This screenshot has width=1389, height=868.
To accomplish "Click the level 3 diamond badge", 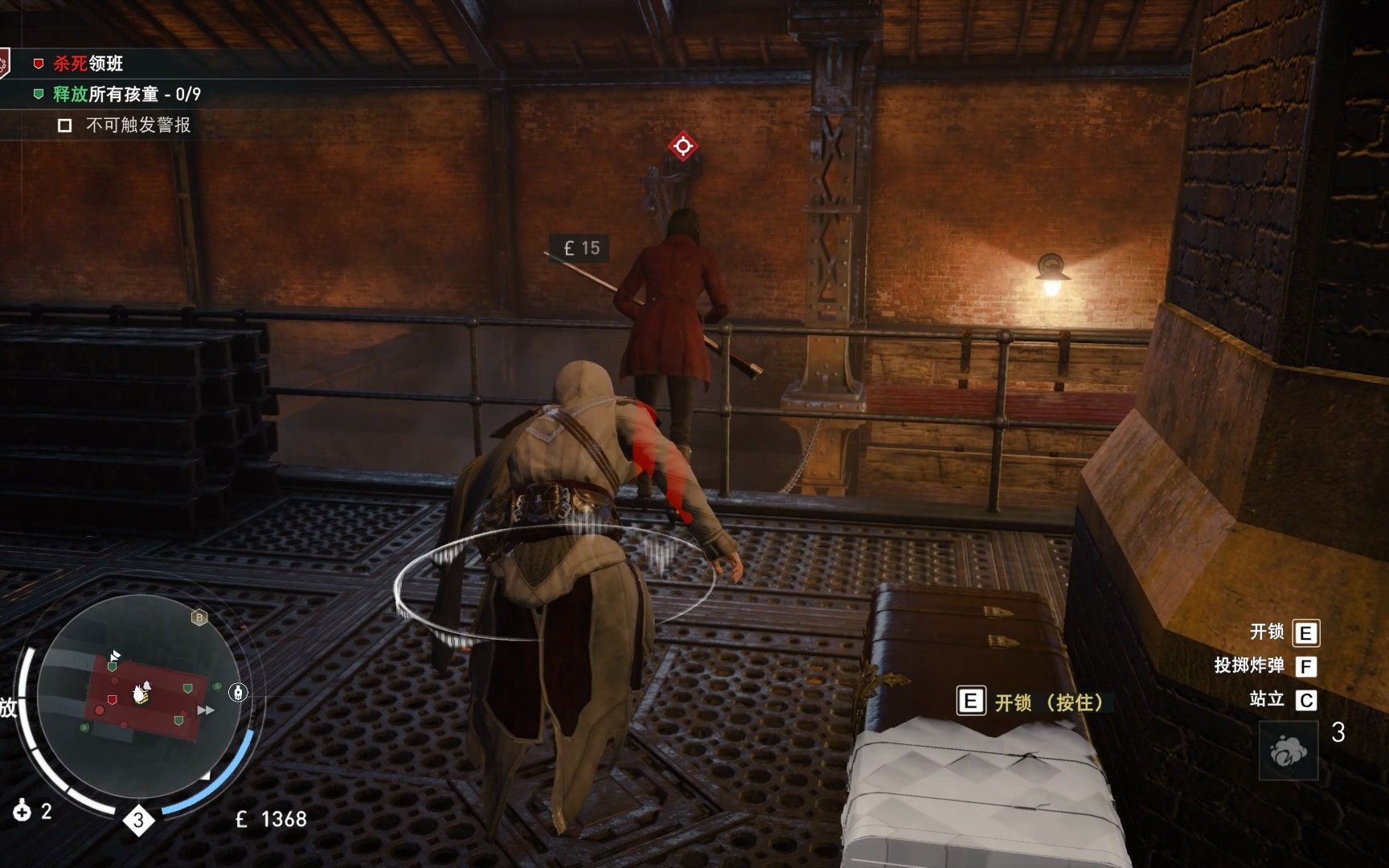I will (x=138, y=820).
